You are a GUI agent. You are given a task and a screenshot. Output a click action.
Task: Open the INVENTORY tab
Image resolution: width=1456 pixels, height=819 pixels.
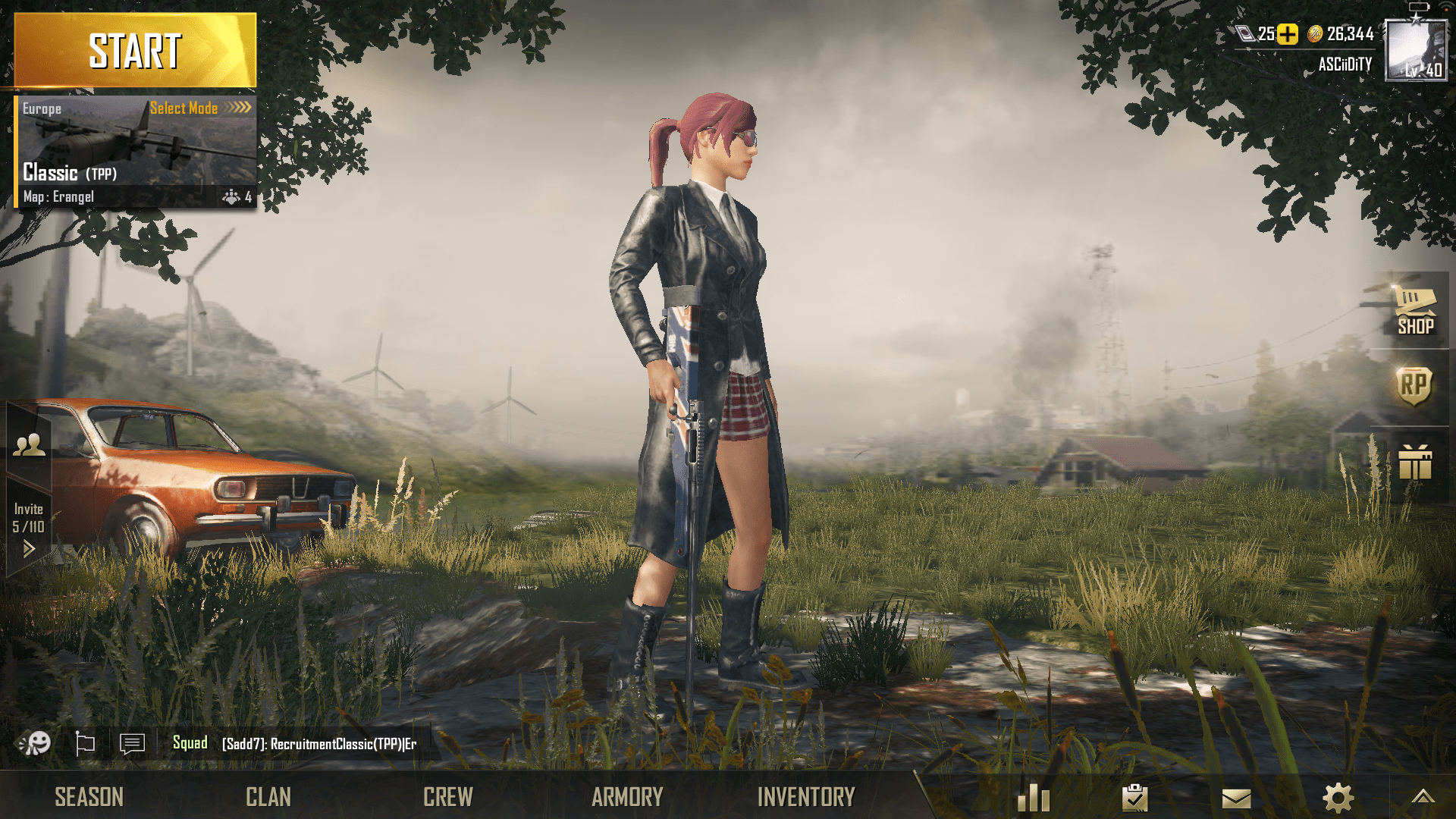[x=808, y=796]
